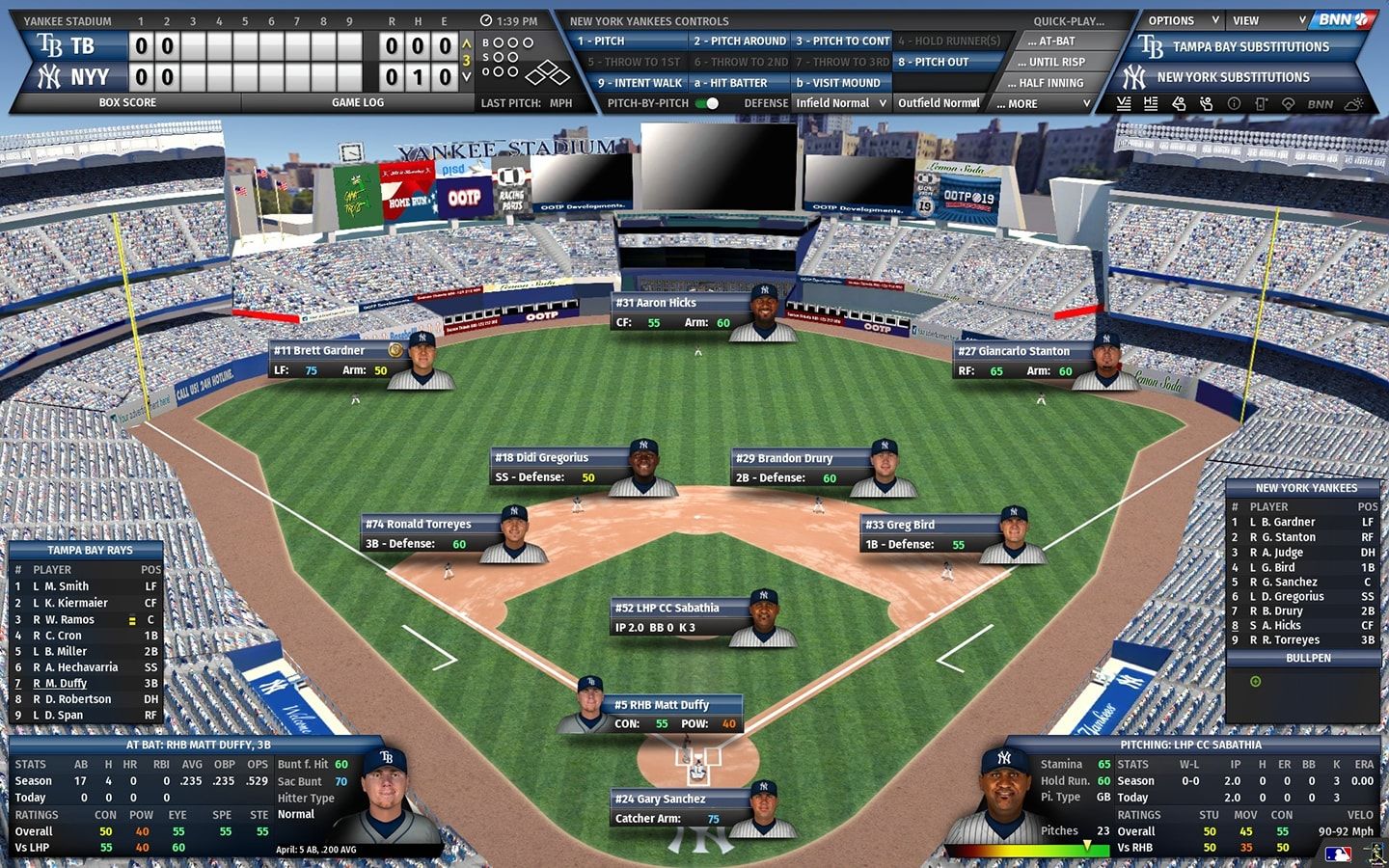This screenshot has height=868, width=1389.
Task: Click the BNN broadcast icon in top toolbar
Action: point(1319,103)
